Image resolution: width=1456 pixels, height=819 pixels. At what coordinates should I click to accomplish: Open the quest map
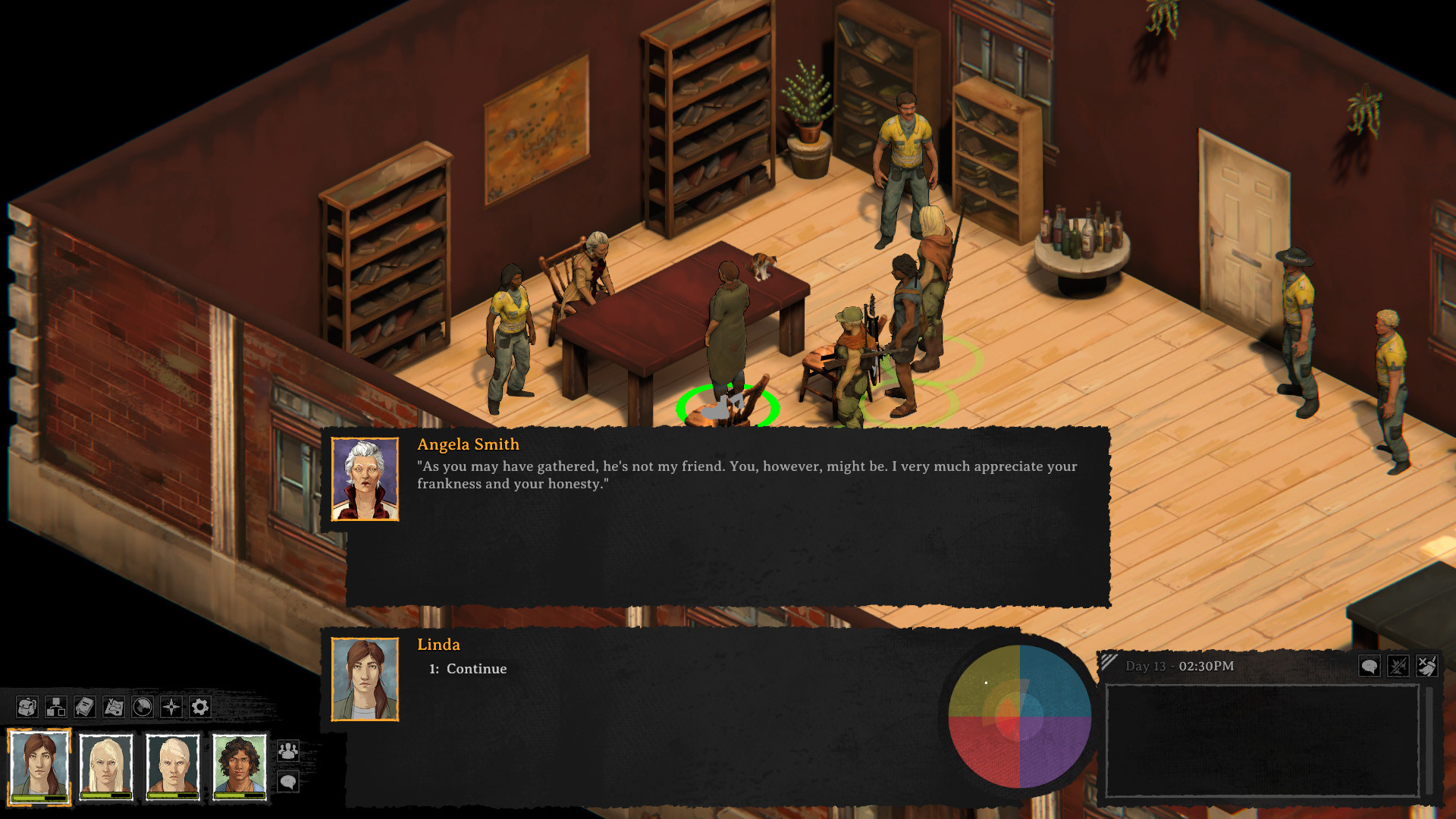(x=114, y=706)
